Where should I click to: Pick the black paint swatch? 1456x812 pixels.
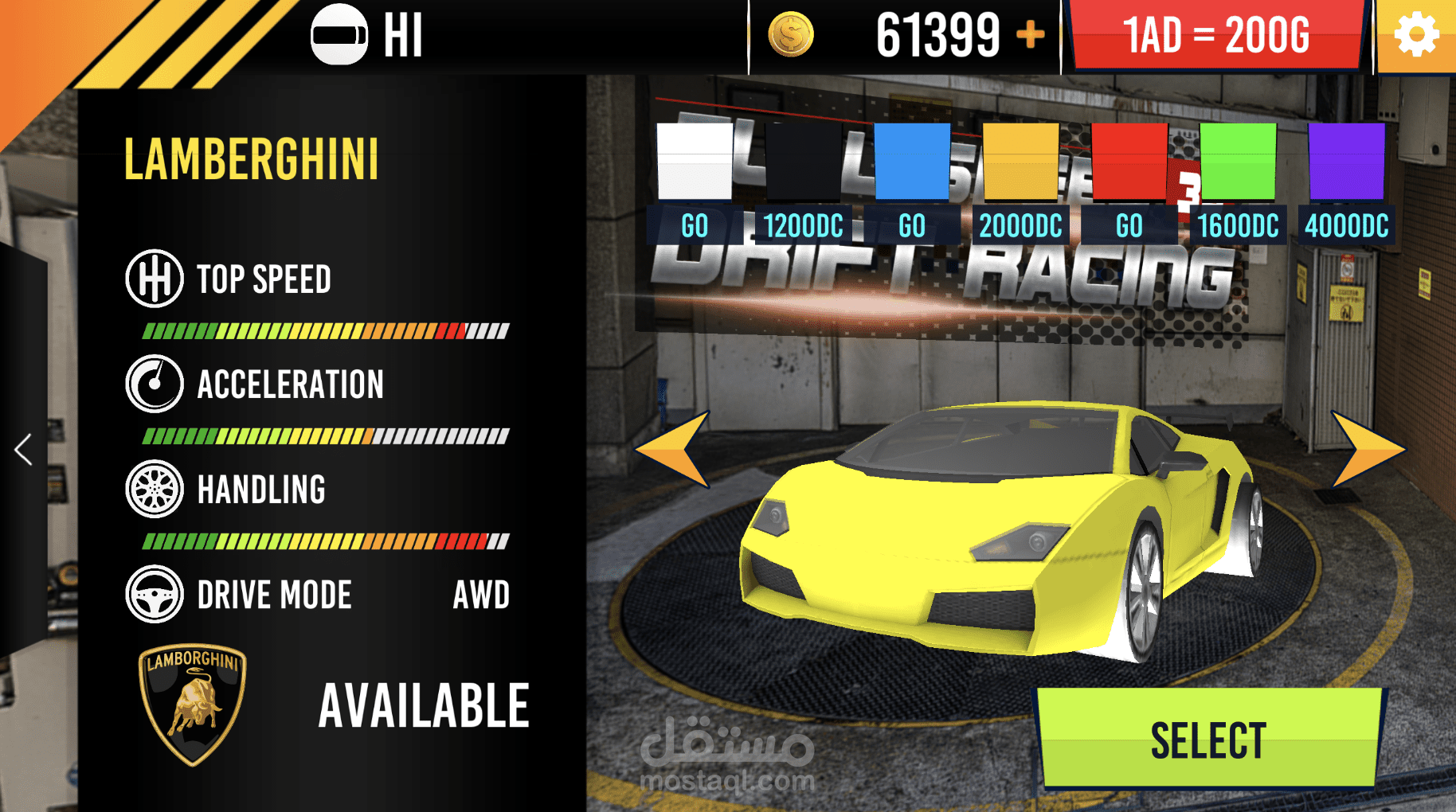[x=803, y=161]
